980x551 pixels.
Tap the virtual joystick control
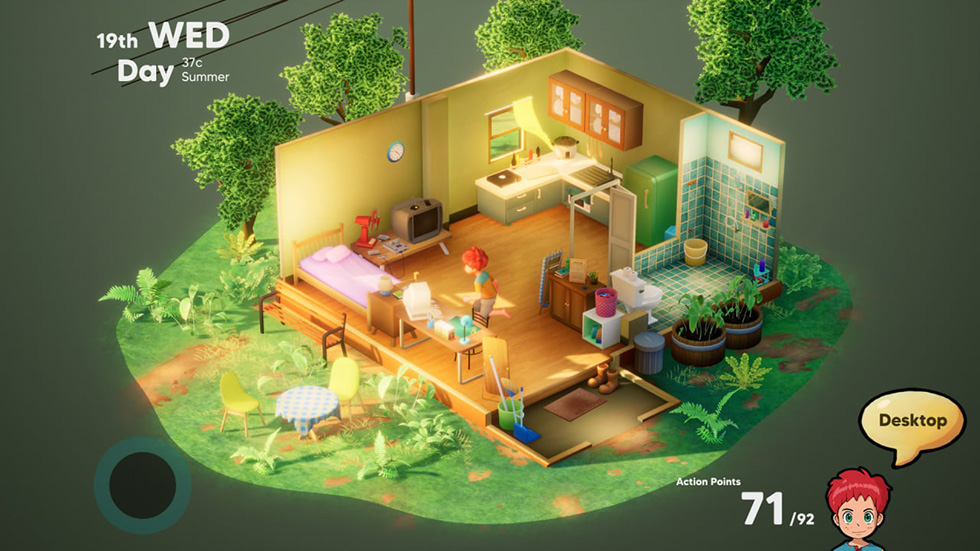click(142, 484)
